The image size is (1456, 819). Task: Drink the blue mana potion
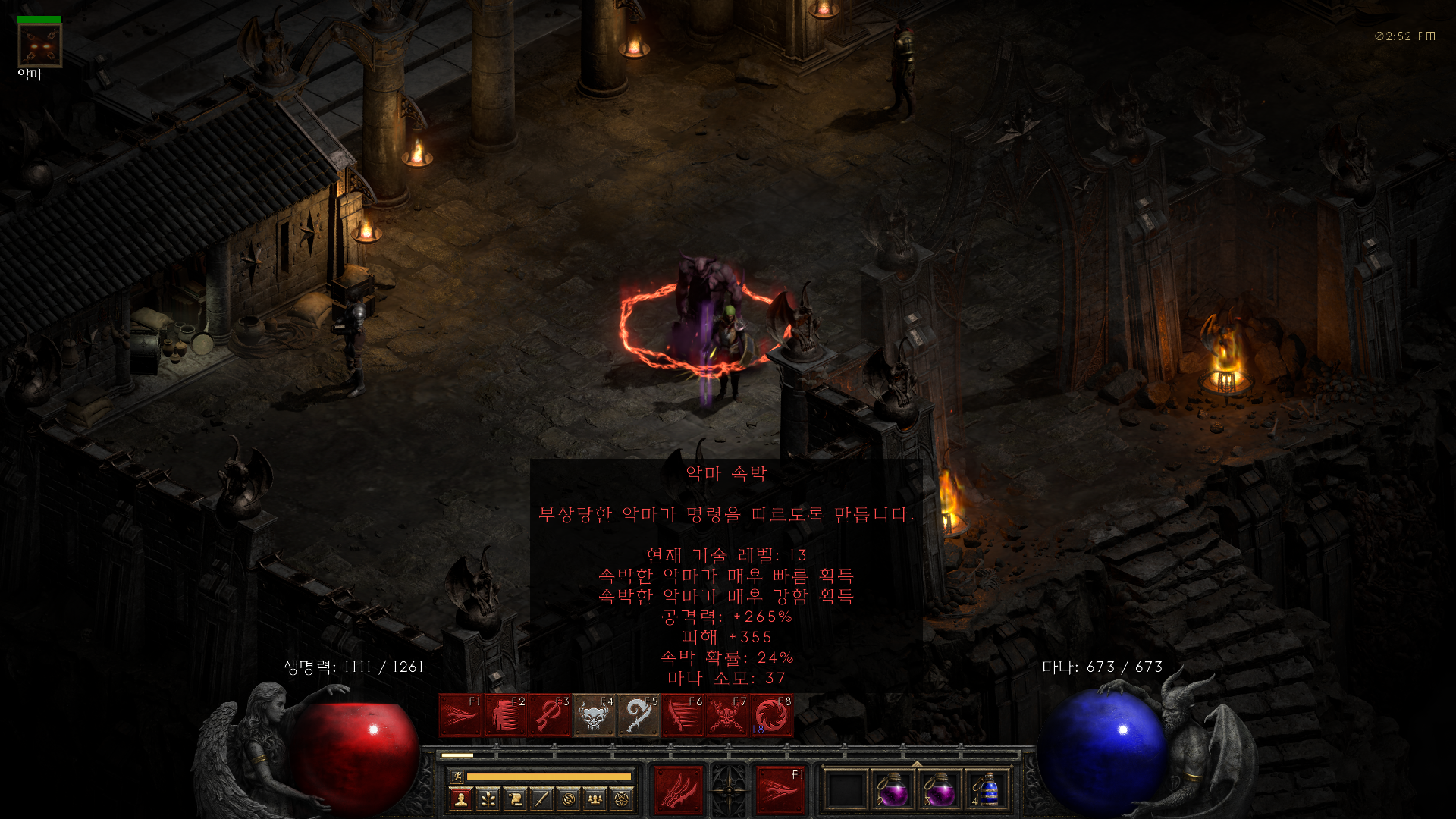click(987, 791)
